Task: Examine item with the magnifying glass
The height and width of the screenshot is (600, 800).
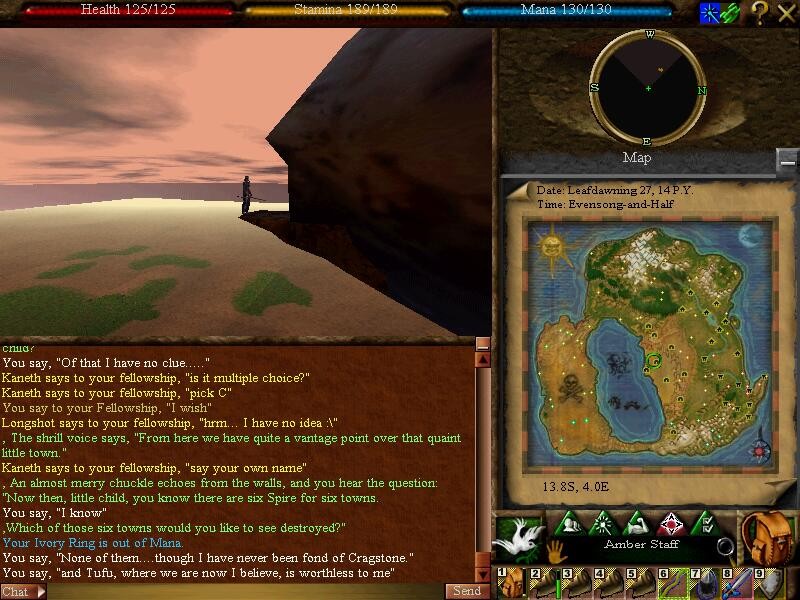Action: [x=724, y=546]
